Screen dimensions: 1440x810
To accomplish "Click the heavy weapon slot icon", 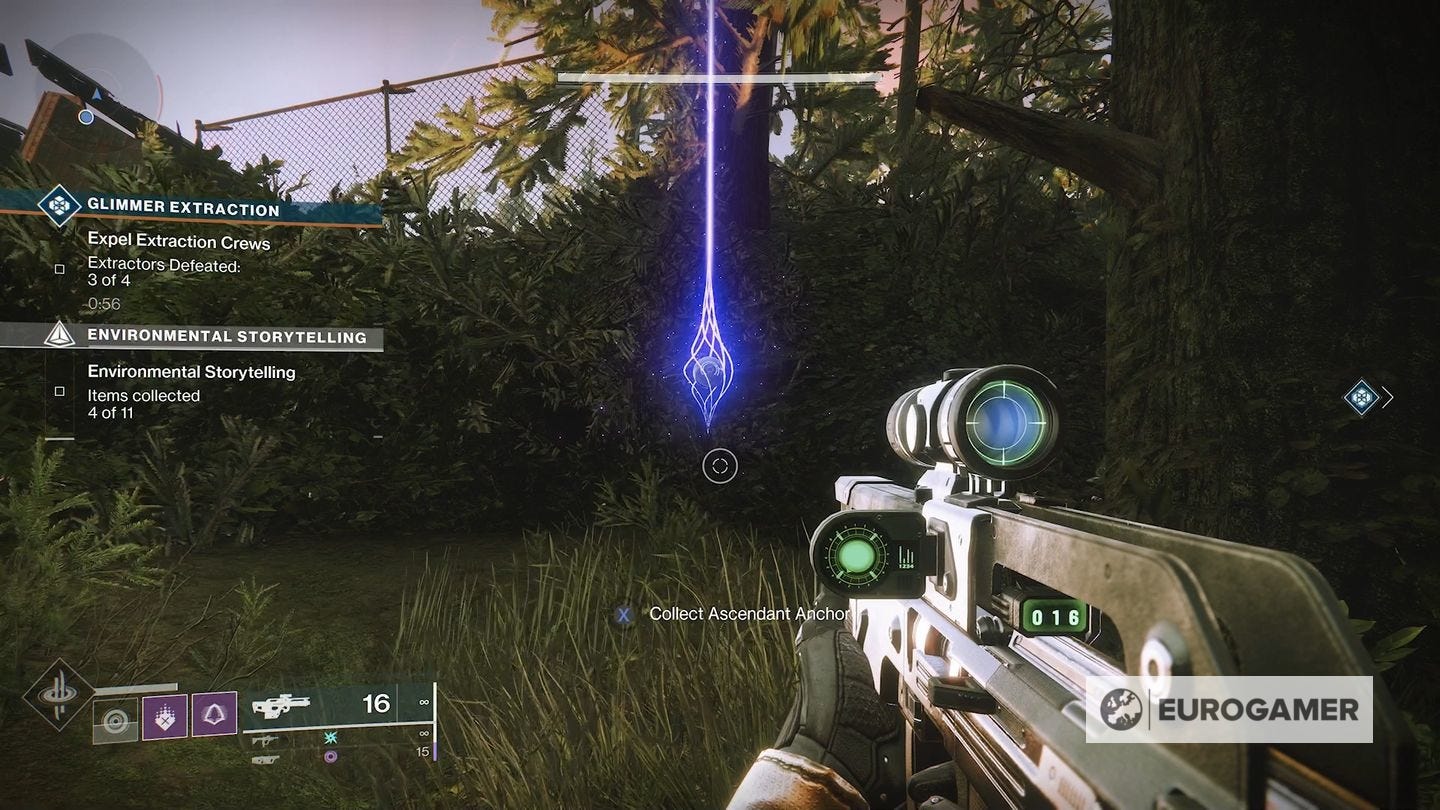I will pos(268,759).
